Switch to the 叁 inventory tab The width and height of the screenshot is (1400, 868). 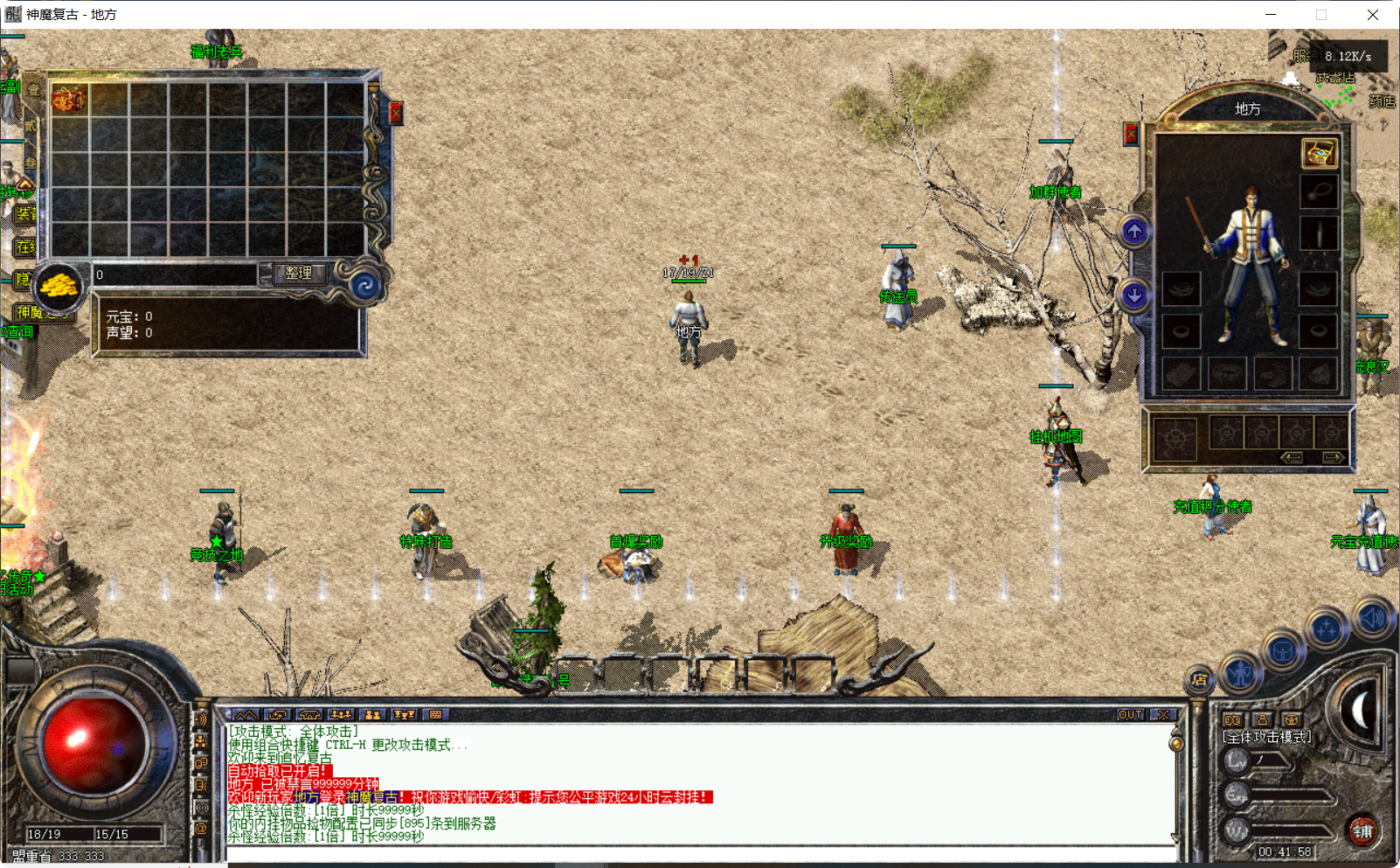pos(29,161)
